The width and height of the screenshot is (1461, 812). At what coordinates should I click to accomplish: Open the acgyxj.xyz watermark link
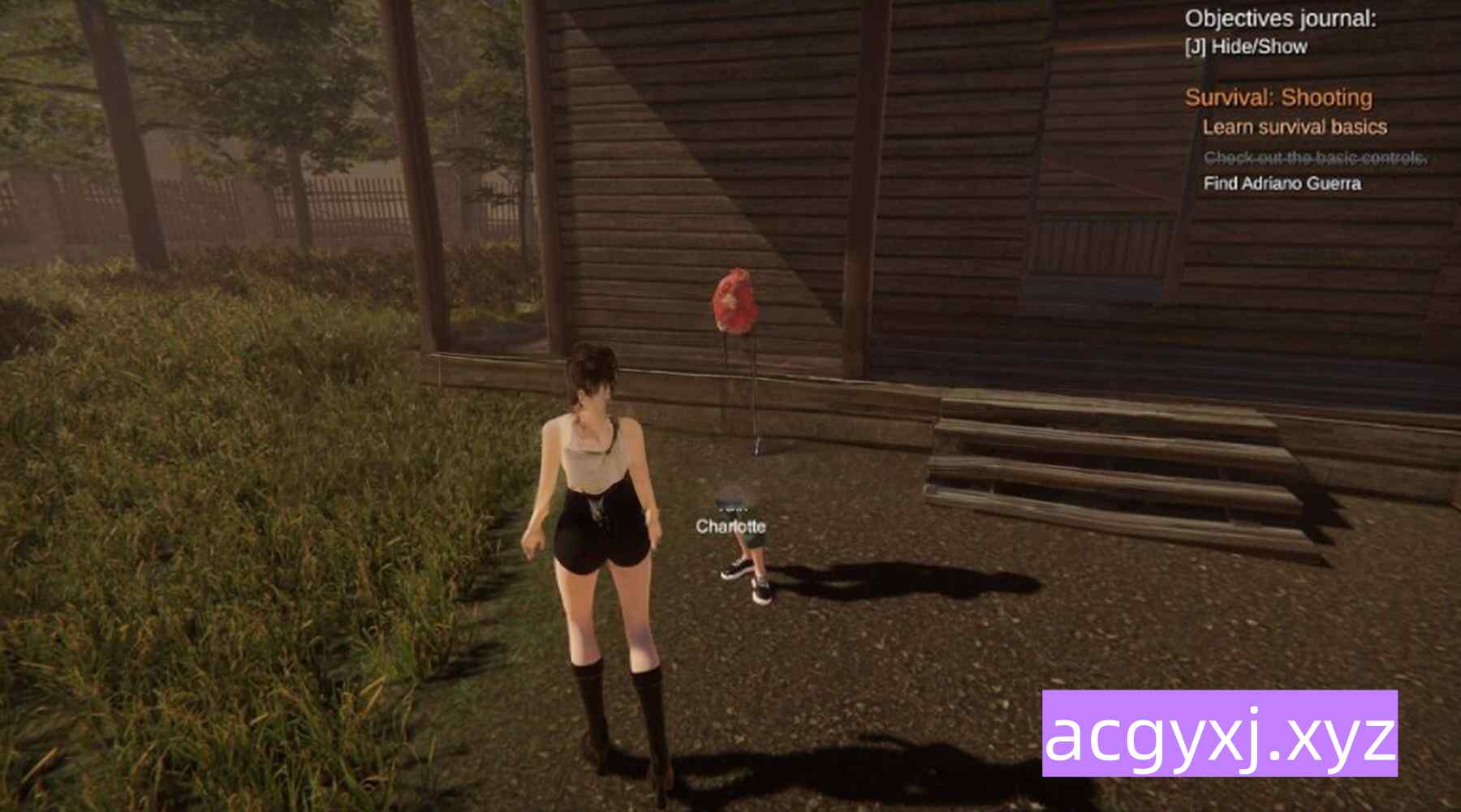[x=1219, y=733]
